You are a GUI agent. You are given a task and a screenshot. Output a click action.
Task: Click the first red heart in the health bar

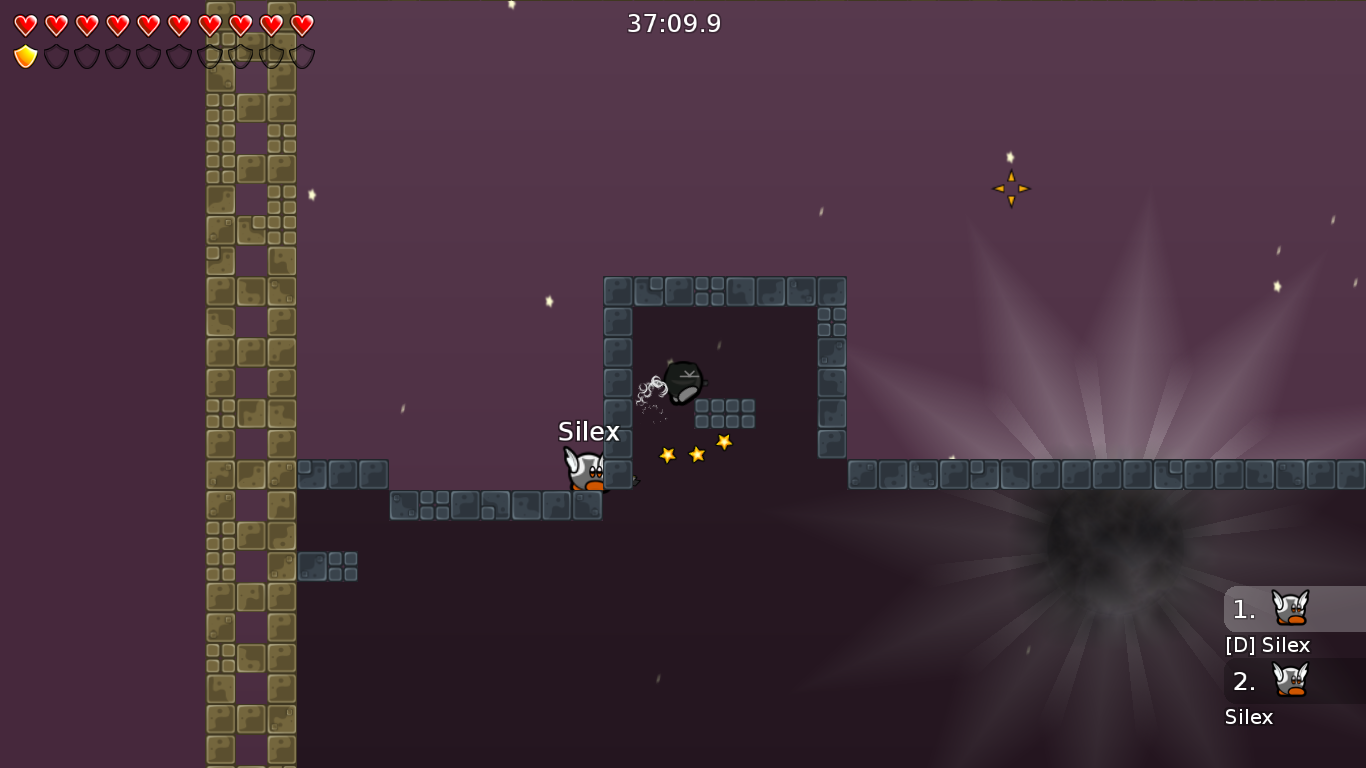click(x=27, y=23)
